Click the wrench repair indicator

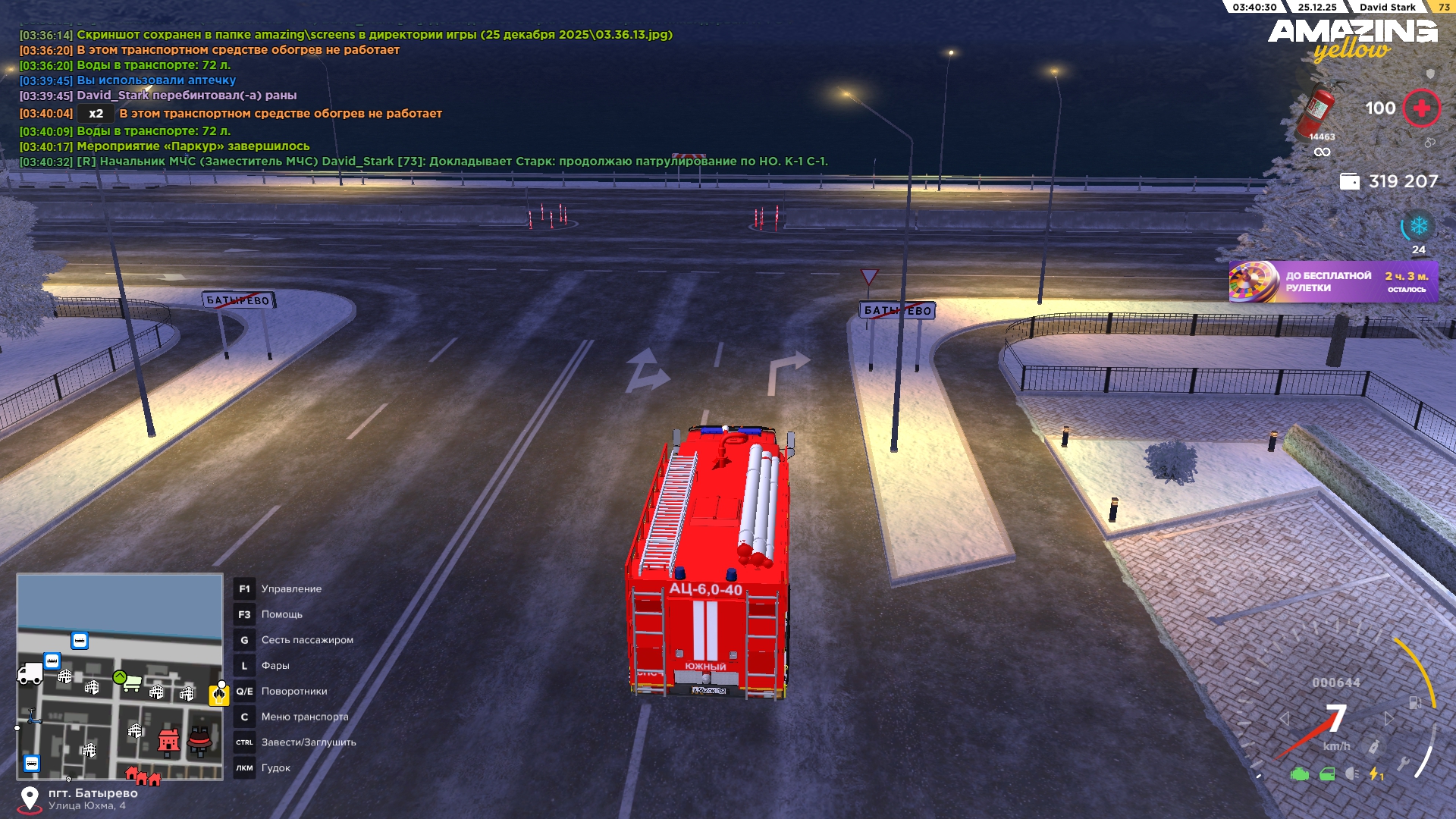tap(1403, 764)
